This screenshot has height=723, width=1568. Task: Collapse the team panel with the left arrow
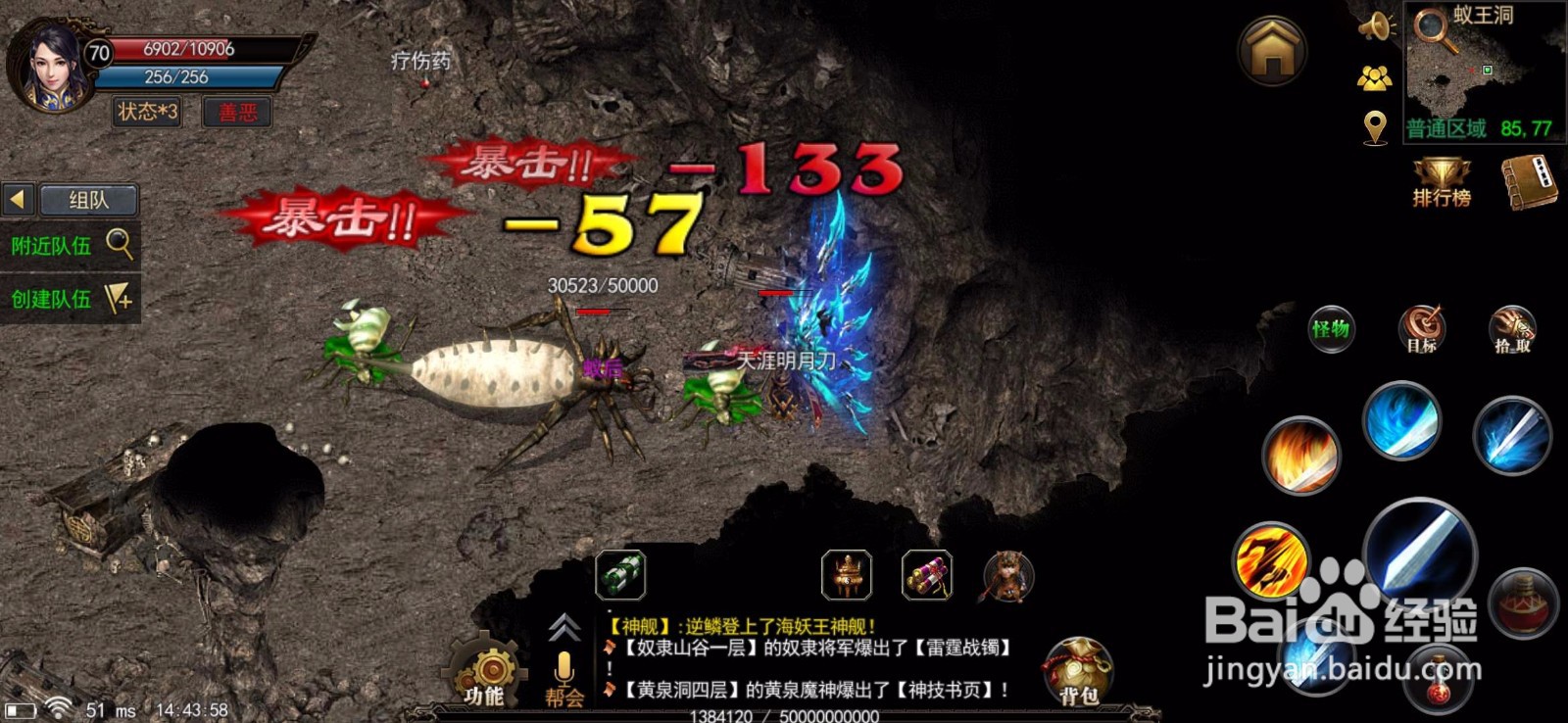pos(17,199)
